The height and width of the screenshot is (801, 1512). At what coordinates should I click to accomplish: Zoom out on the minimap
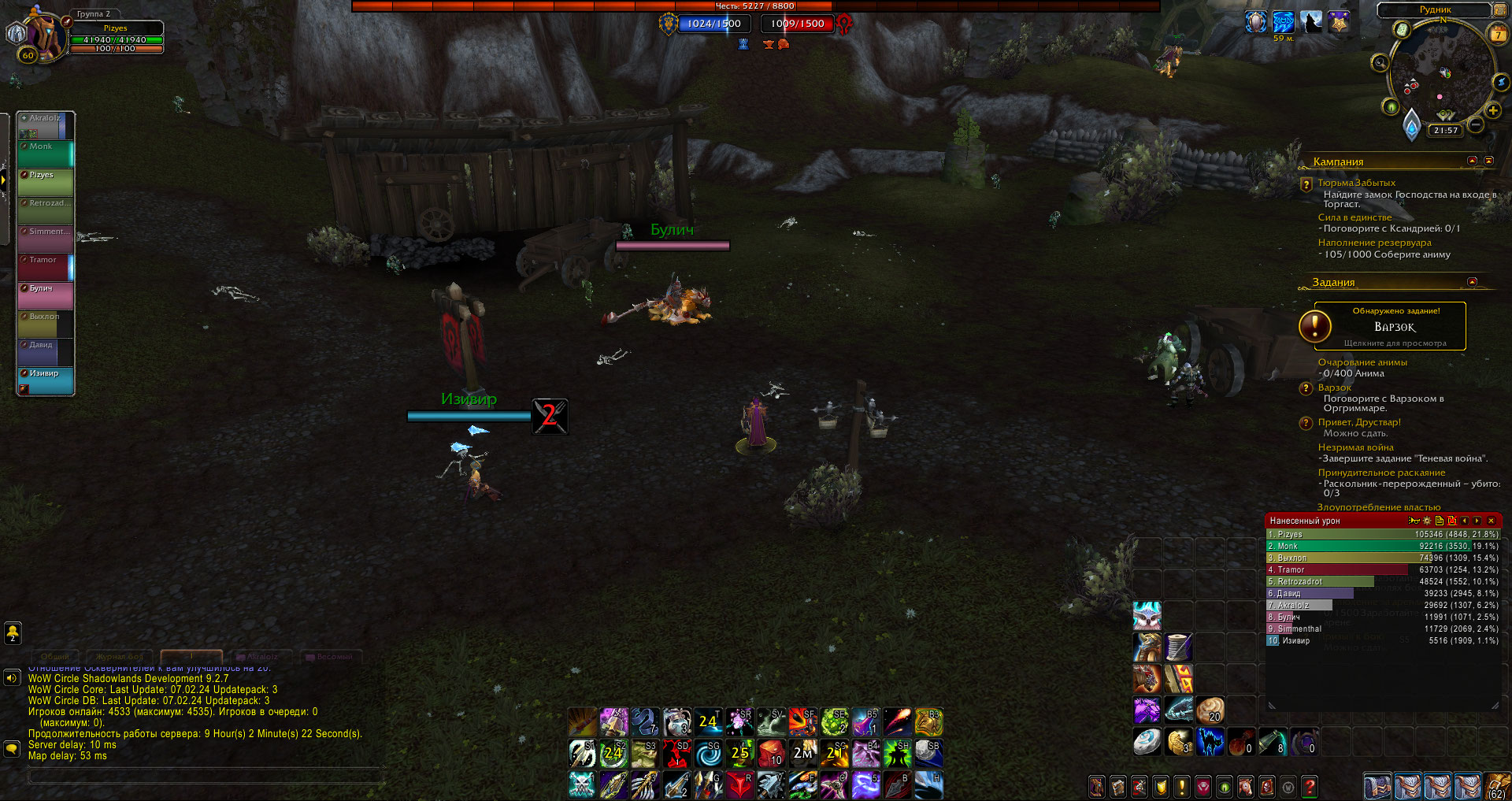[1477, 124]
